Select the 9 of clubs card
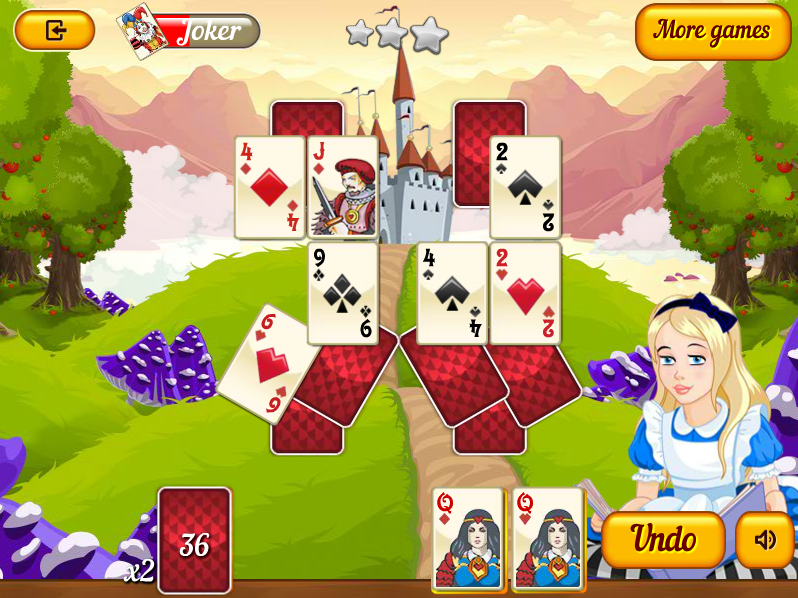 pyautogui.click(x=342, y=292)
